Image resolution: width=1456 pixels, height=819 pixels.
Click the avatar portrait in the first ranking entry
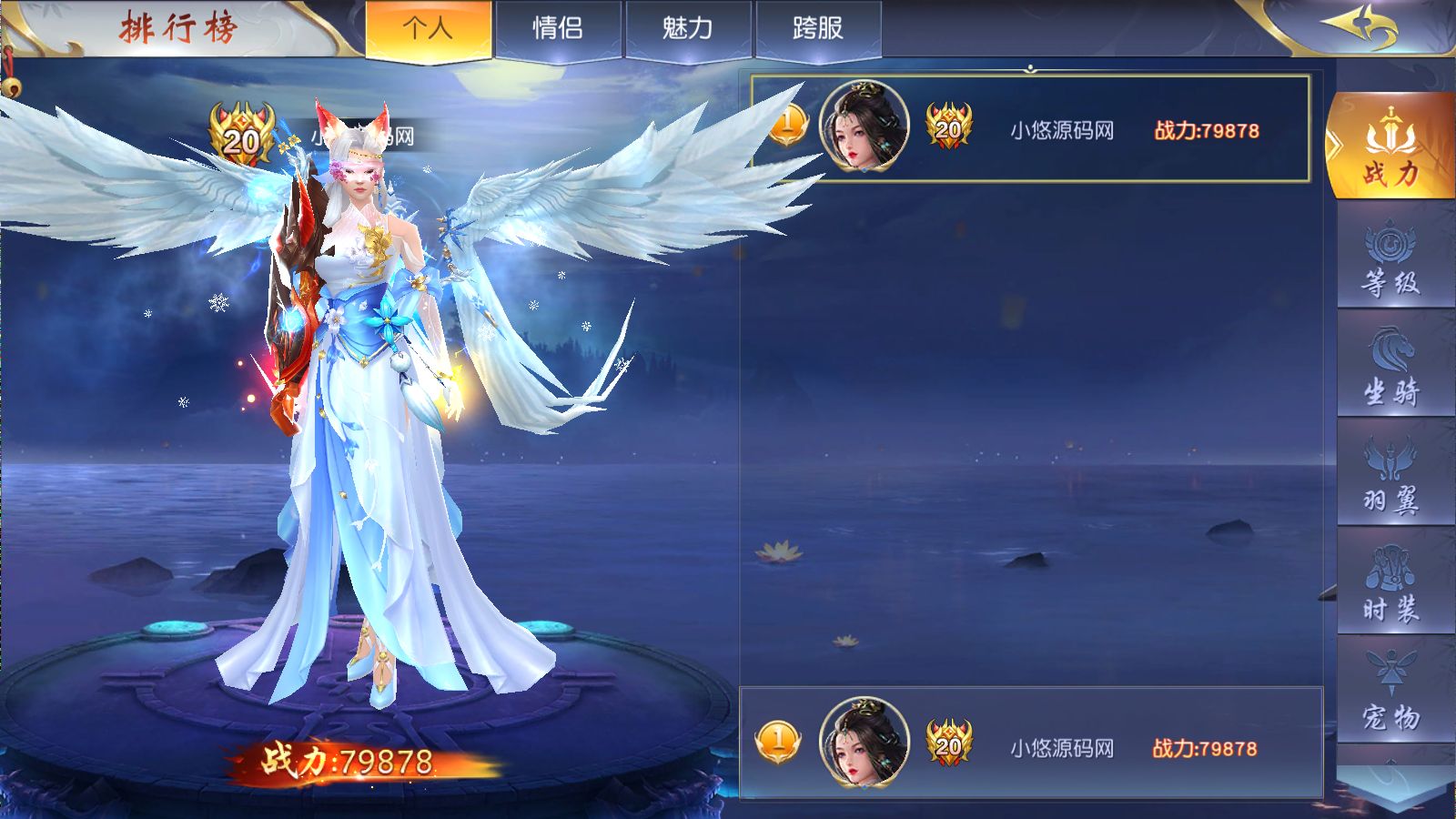point(863,127)
